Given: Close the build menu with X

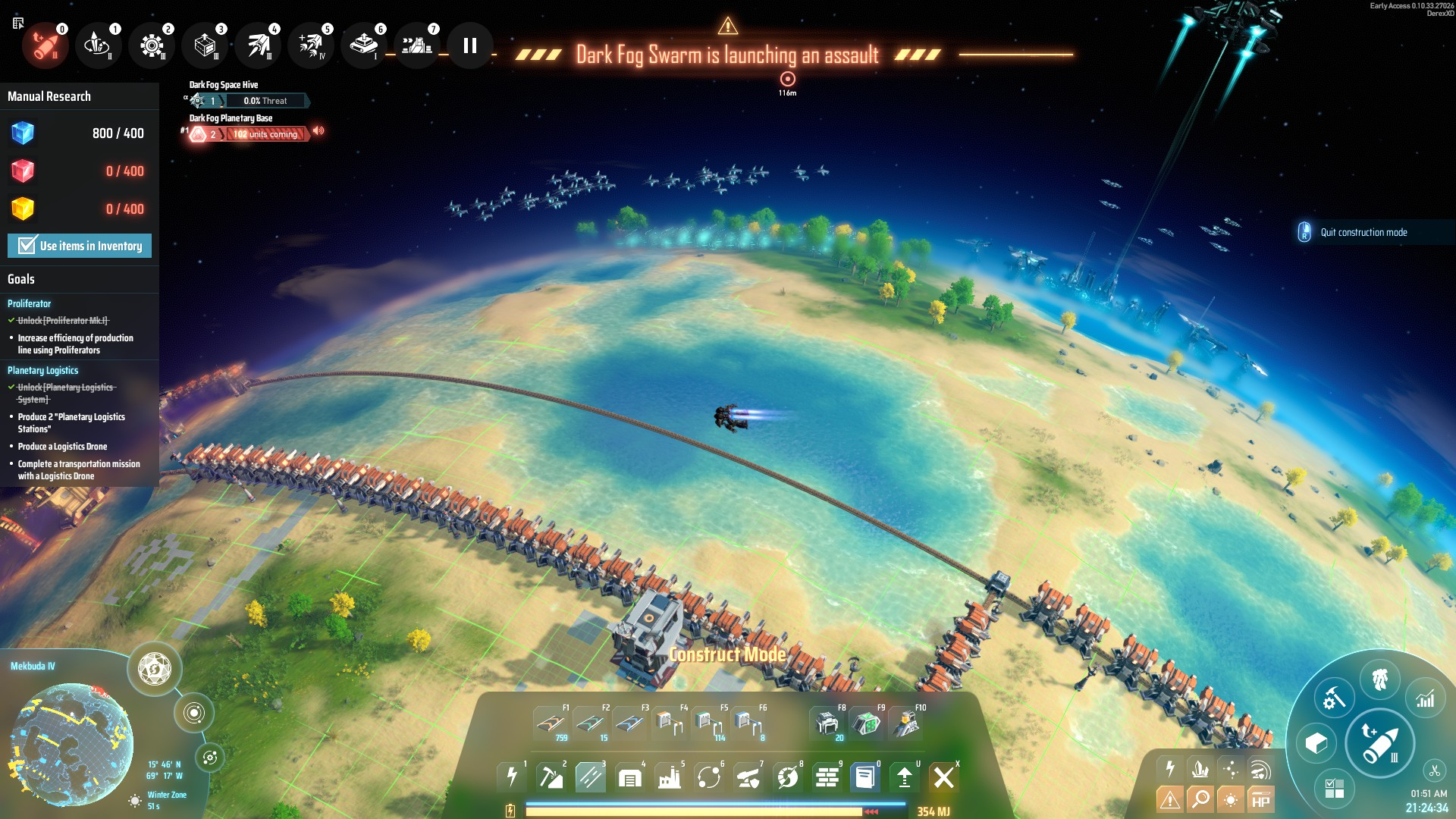Looking at the screenshot, I should point(943,777).
